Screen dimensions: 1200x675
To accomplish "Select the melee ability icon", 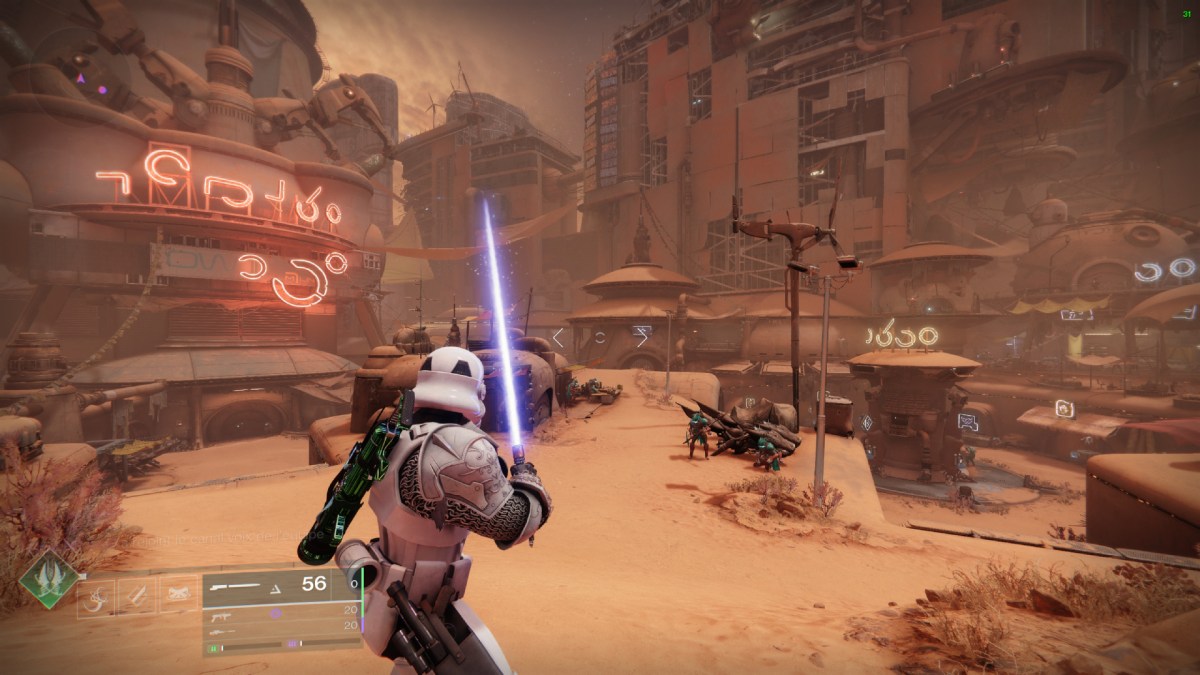I will [137, 597].
